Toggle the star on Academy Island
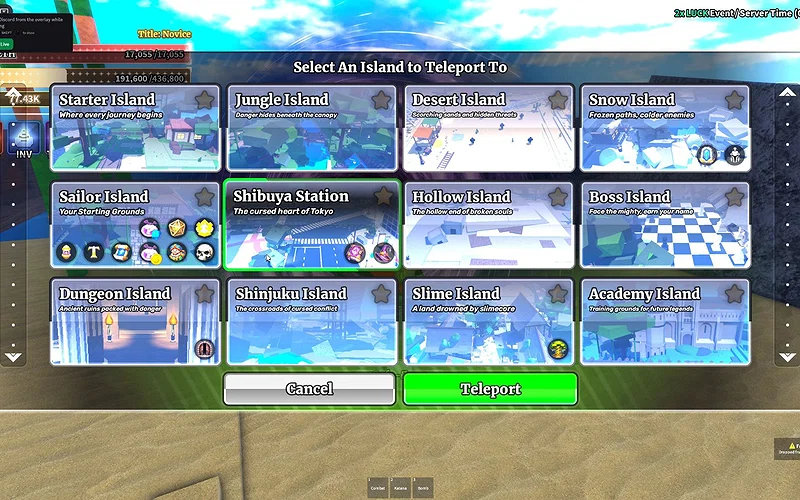Viewport: 800px width, 500px height. (x=734, y=294)
